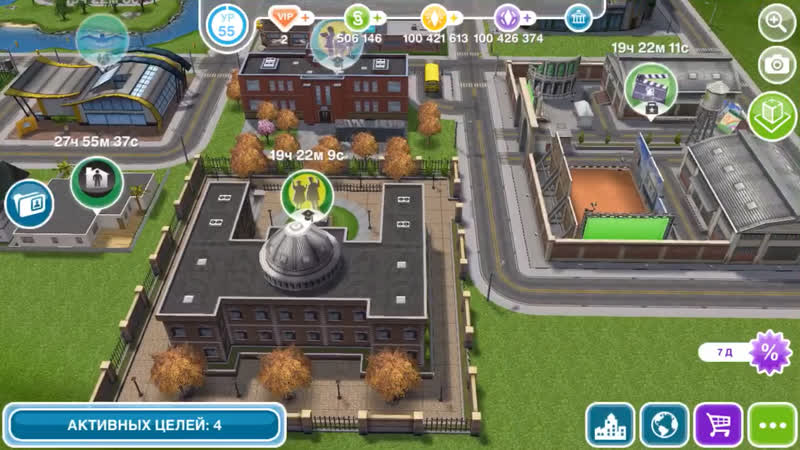Open the active goals panel

pos(144,425)
